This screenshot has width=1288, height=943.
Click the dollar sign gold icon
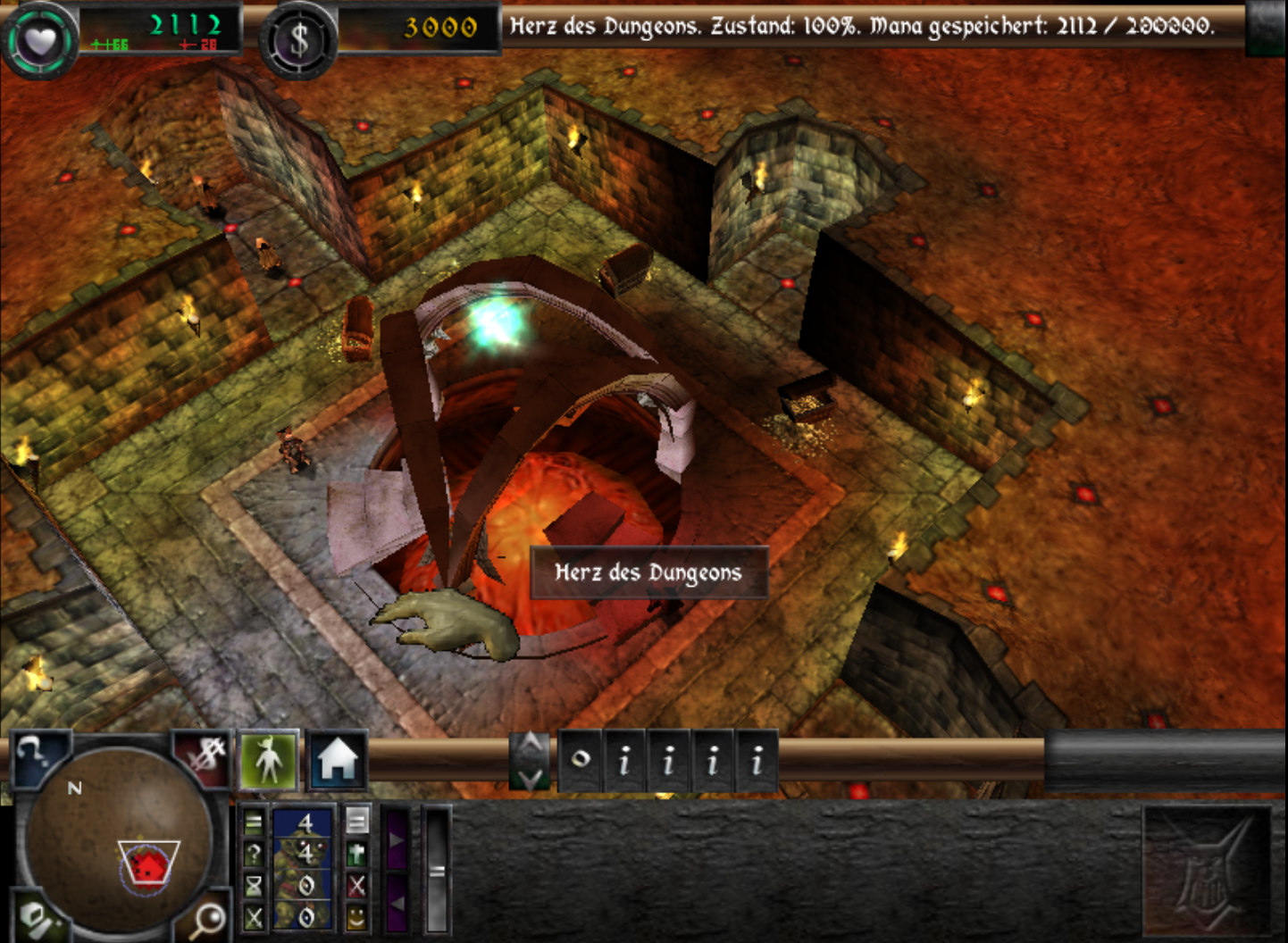pyautogui.click(x=298, y=40)
